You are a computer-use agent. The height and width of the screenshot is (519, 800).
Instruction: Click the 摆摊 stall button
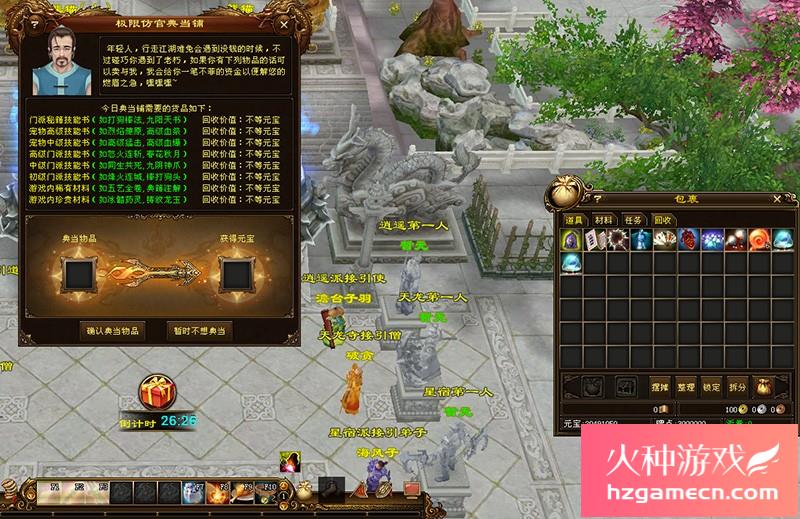(x=659, y=386)
